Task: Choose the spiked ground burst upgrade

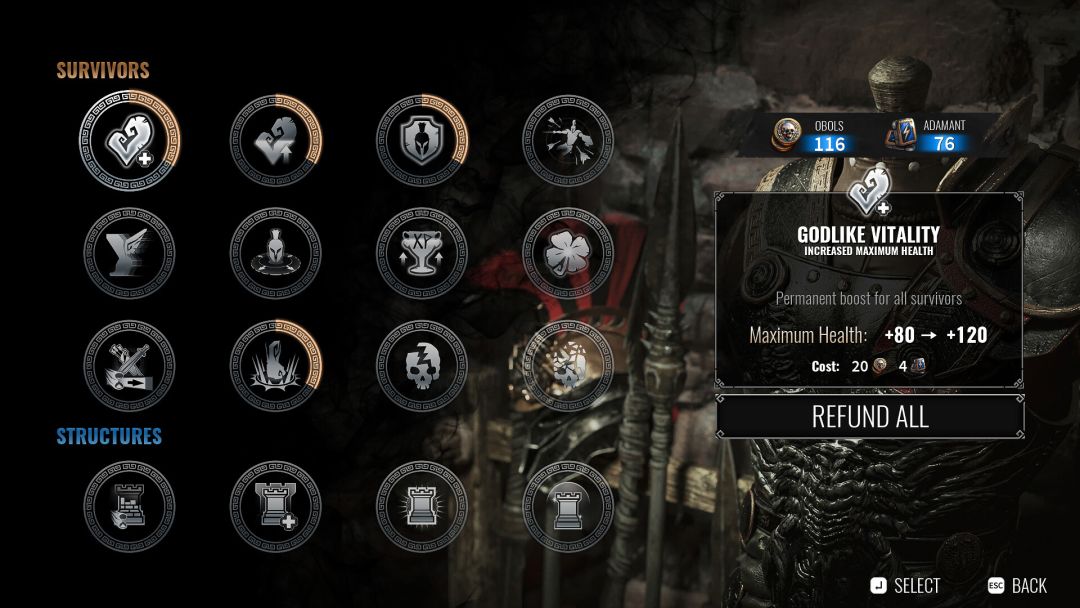Action: click(x=276, y=366)
